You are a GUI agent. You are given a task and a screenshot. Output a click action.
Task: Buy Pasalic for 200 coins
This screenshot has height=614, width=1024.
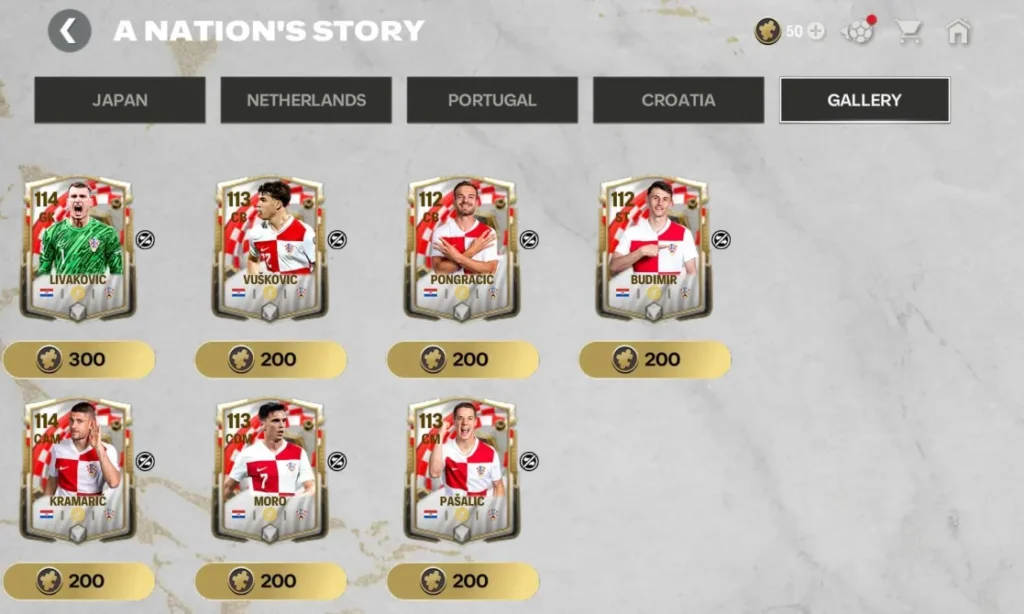pos(463,581)
